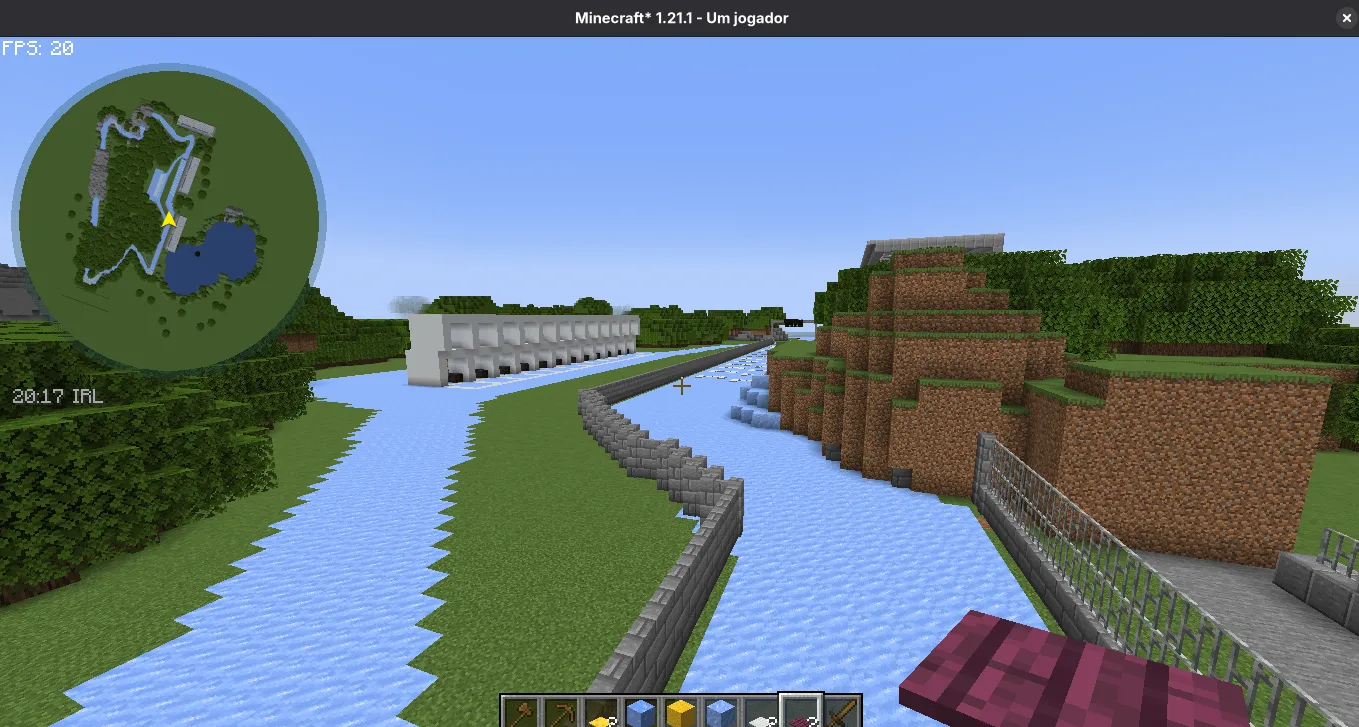Click the Minecraft 1.21.1 title bar text
This screenshot has width=1359, height=727.
[x=681, y=17]
